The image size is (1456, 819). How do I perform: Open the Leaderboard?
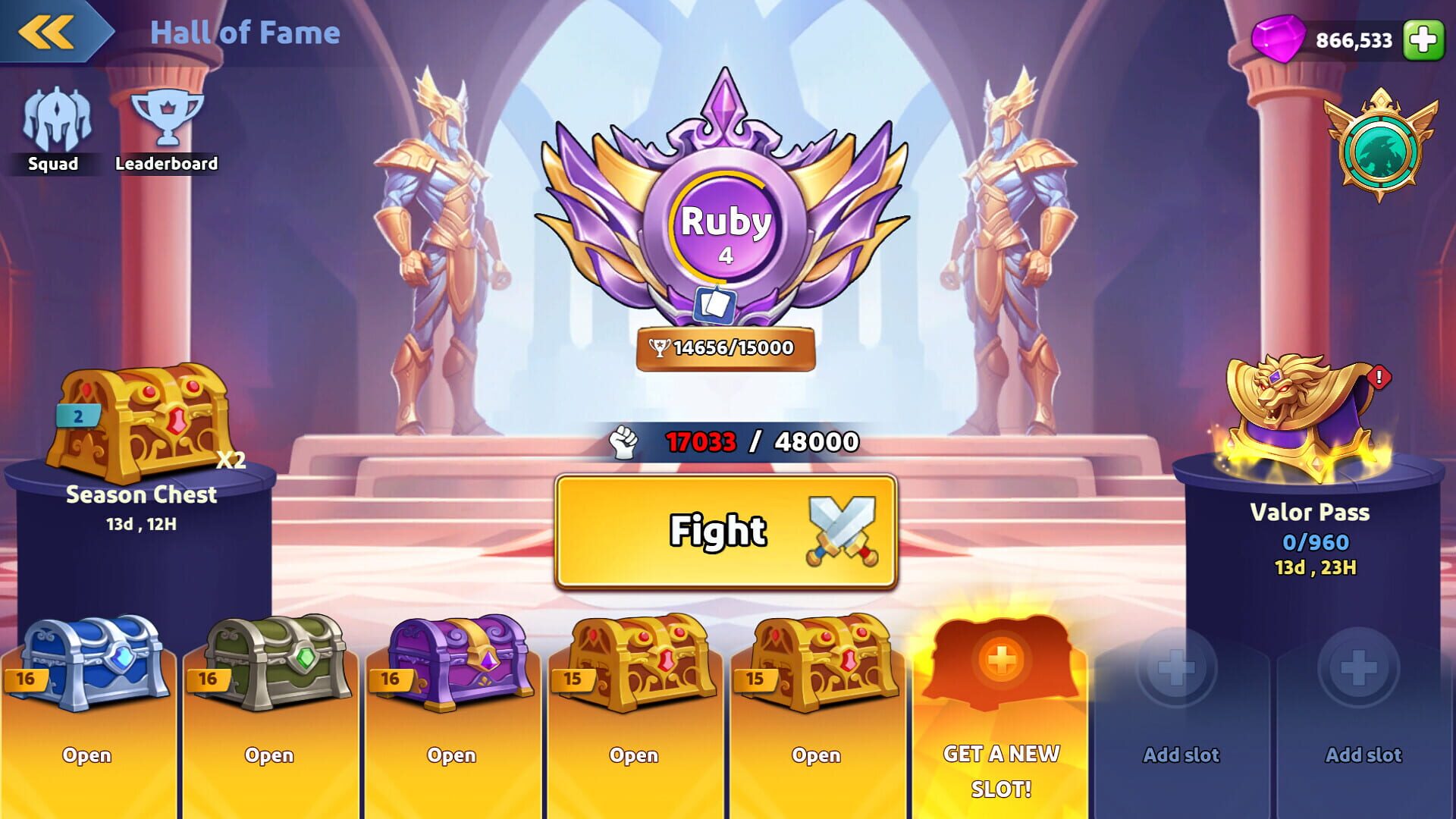tap(167, 121)
